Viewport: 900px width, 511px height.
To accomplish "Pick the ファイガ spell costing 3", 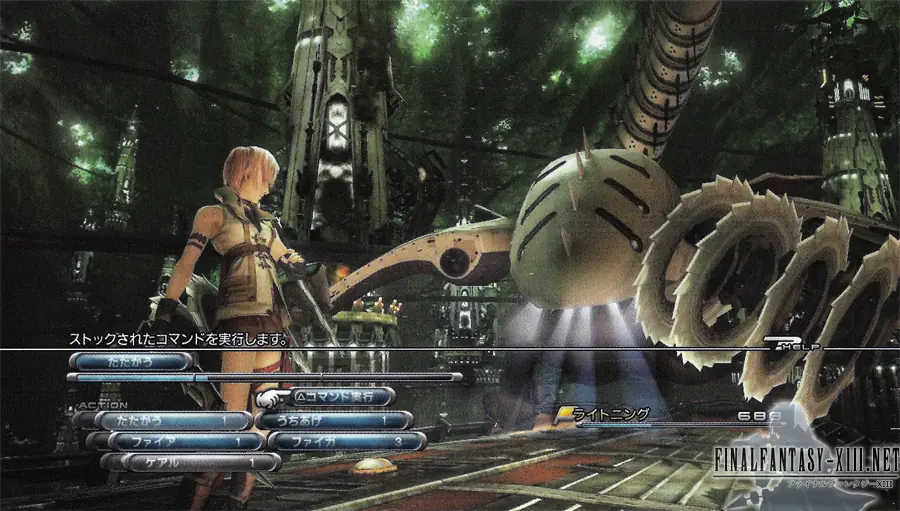I will coord(346,441).
